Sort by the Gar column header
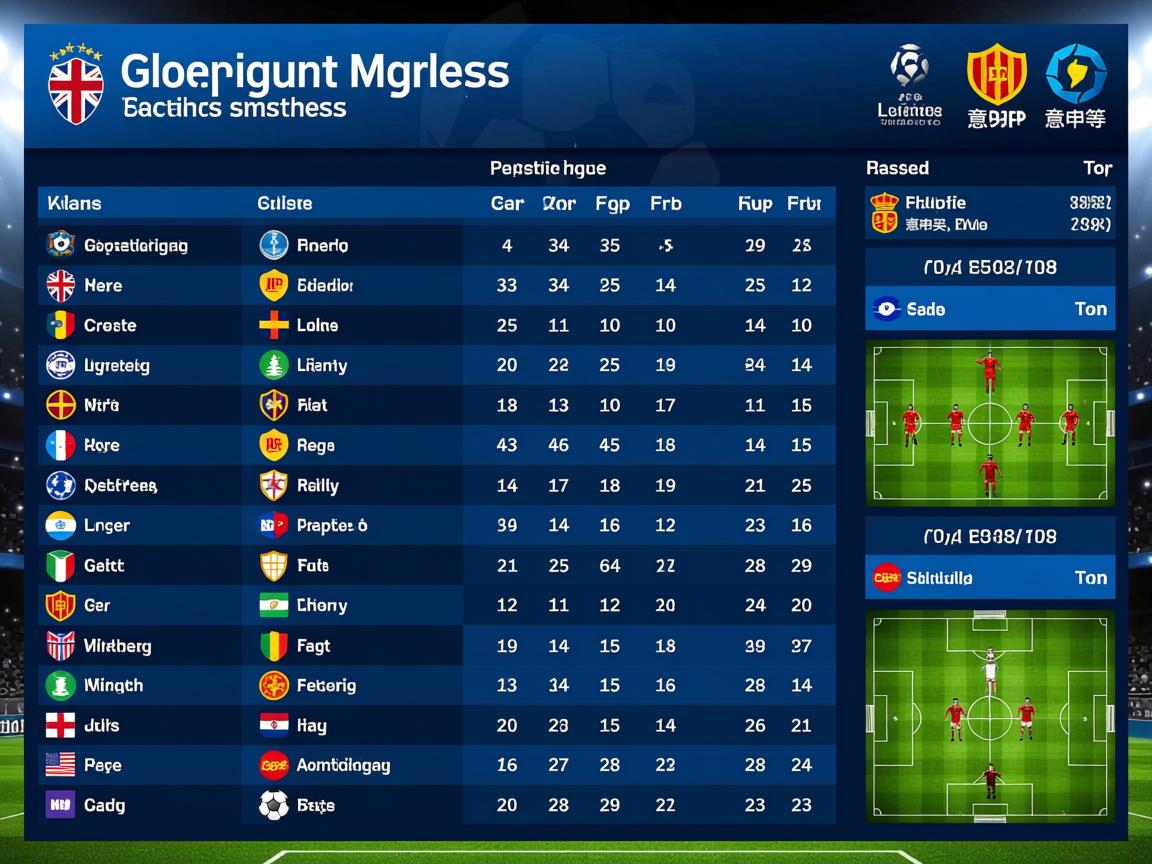The image size is (1152, 864). click(x=507, y=204)
